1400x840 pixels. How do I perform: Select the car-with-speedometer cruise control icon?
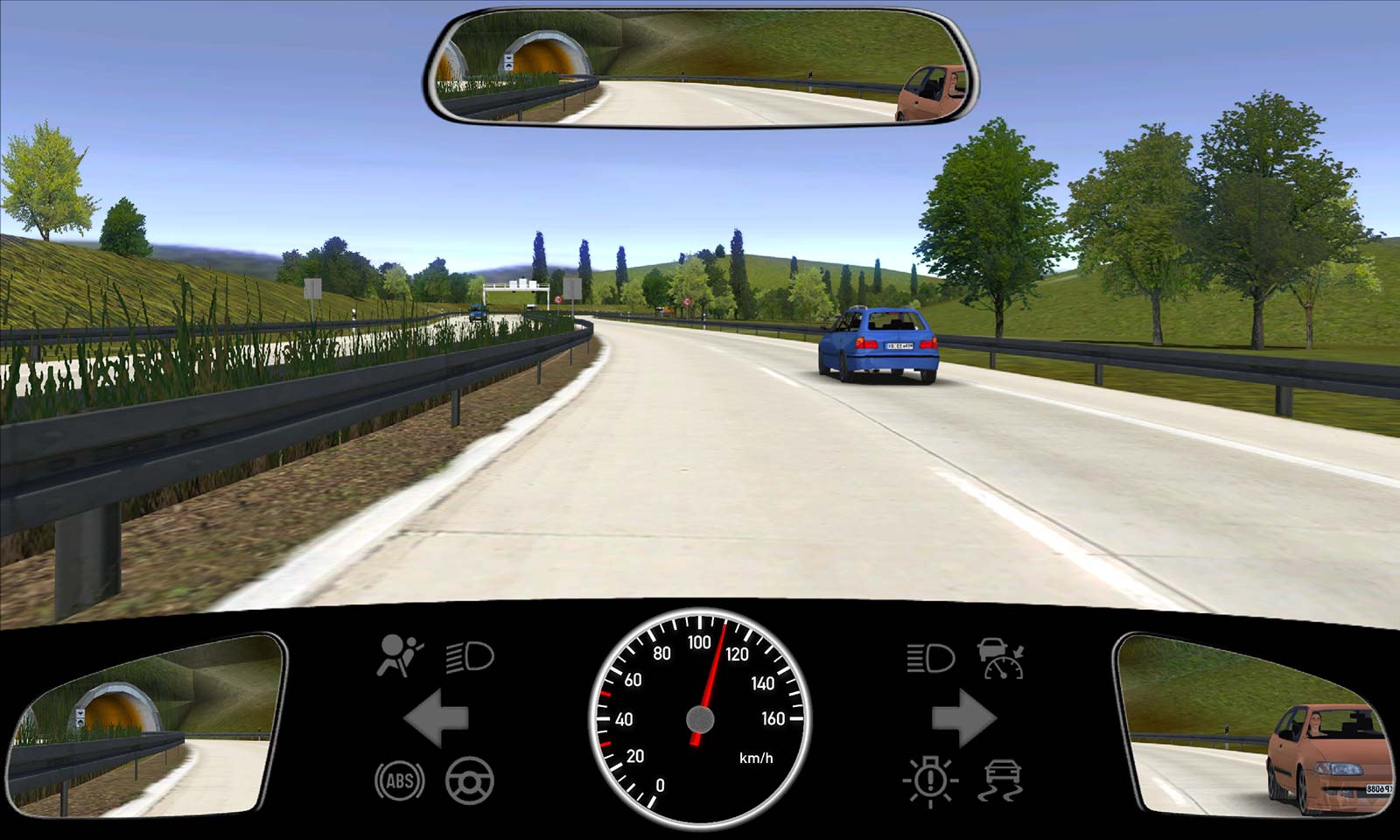[1002, 658]
